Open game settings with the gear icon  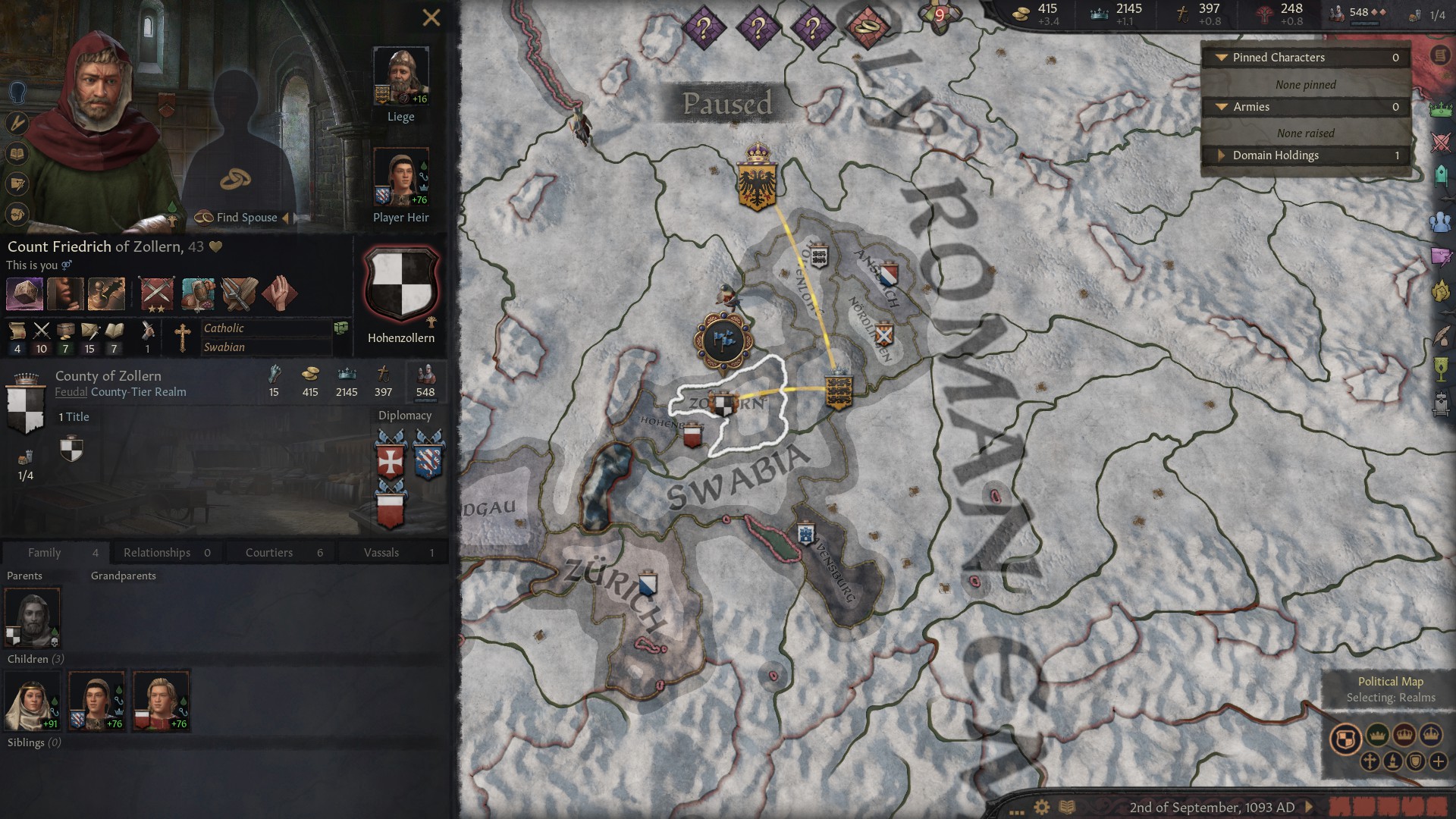(1041, 806)
